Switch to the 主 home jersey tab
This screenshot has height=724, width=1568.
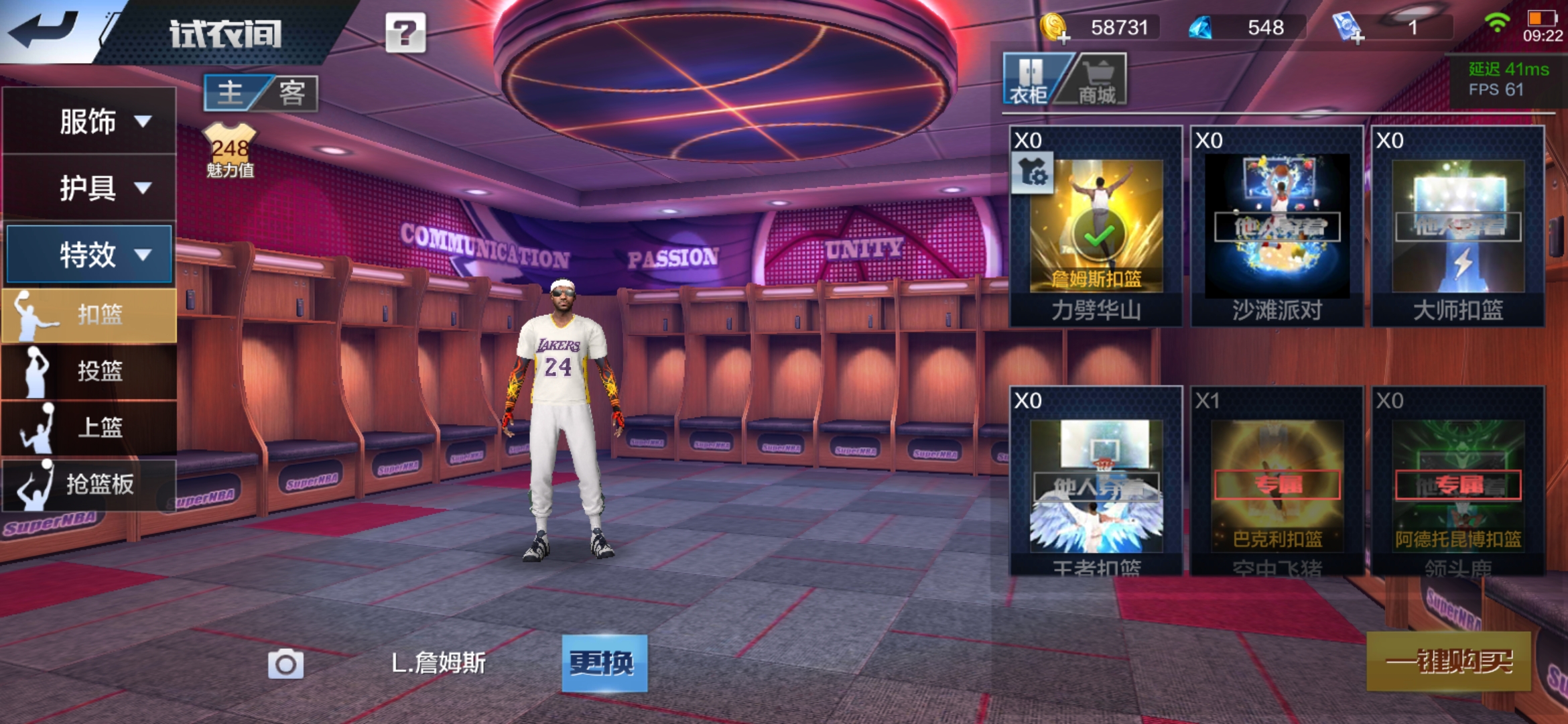point(231,93)
